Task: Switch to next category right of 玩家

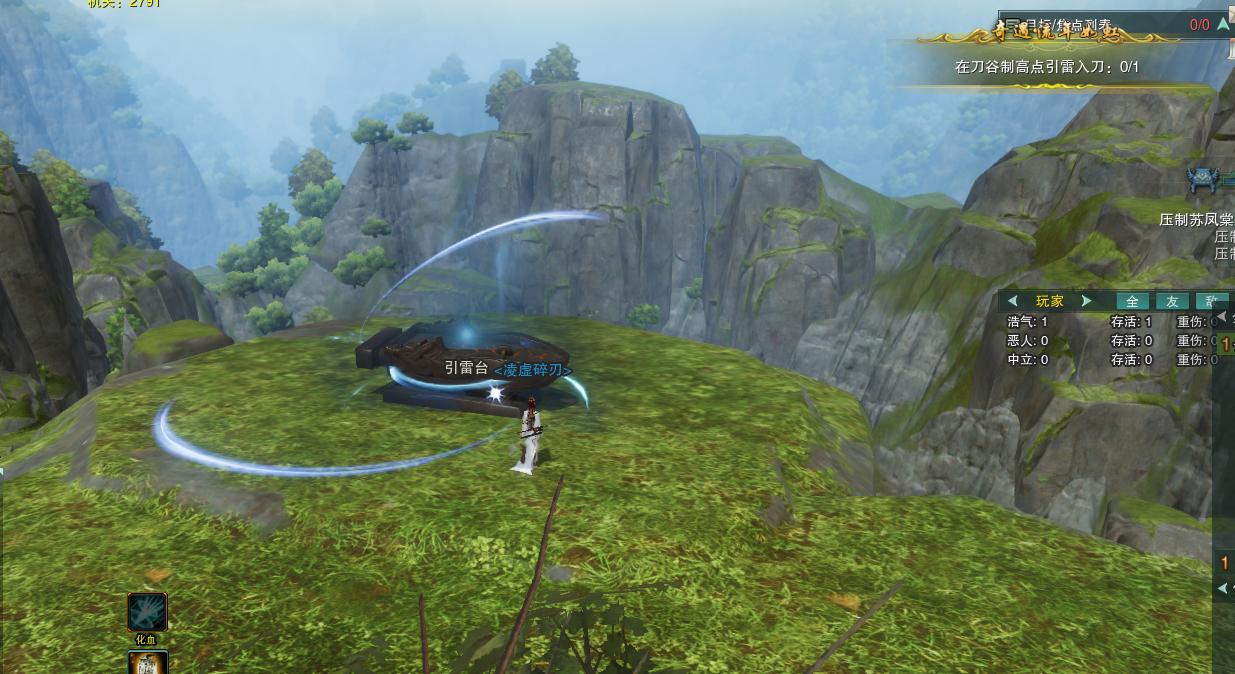Action: point(1087,301)
